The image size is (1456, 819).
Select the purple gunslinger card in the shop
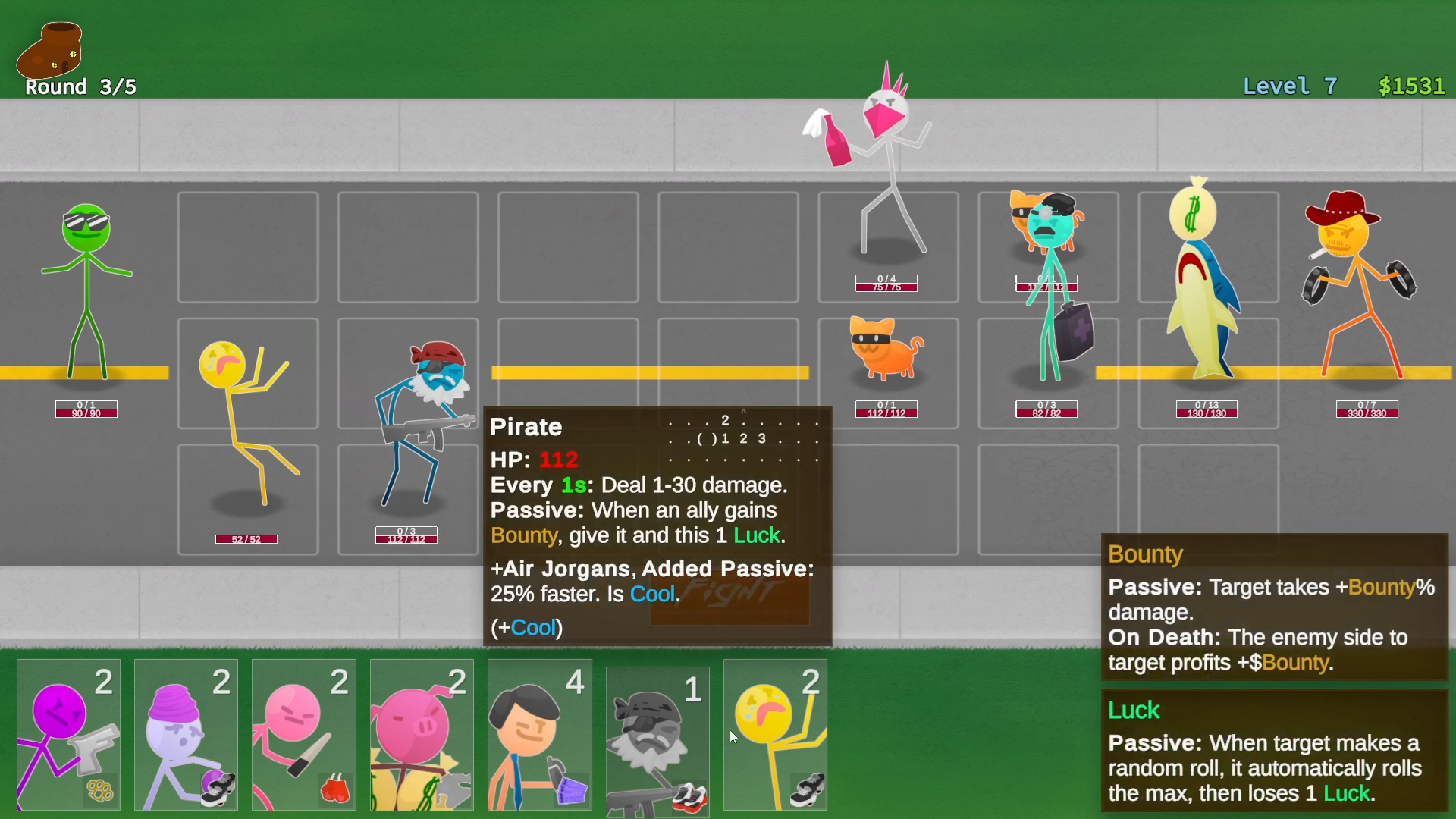[67, 736]
